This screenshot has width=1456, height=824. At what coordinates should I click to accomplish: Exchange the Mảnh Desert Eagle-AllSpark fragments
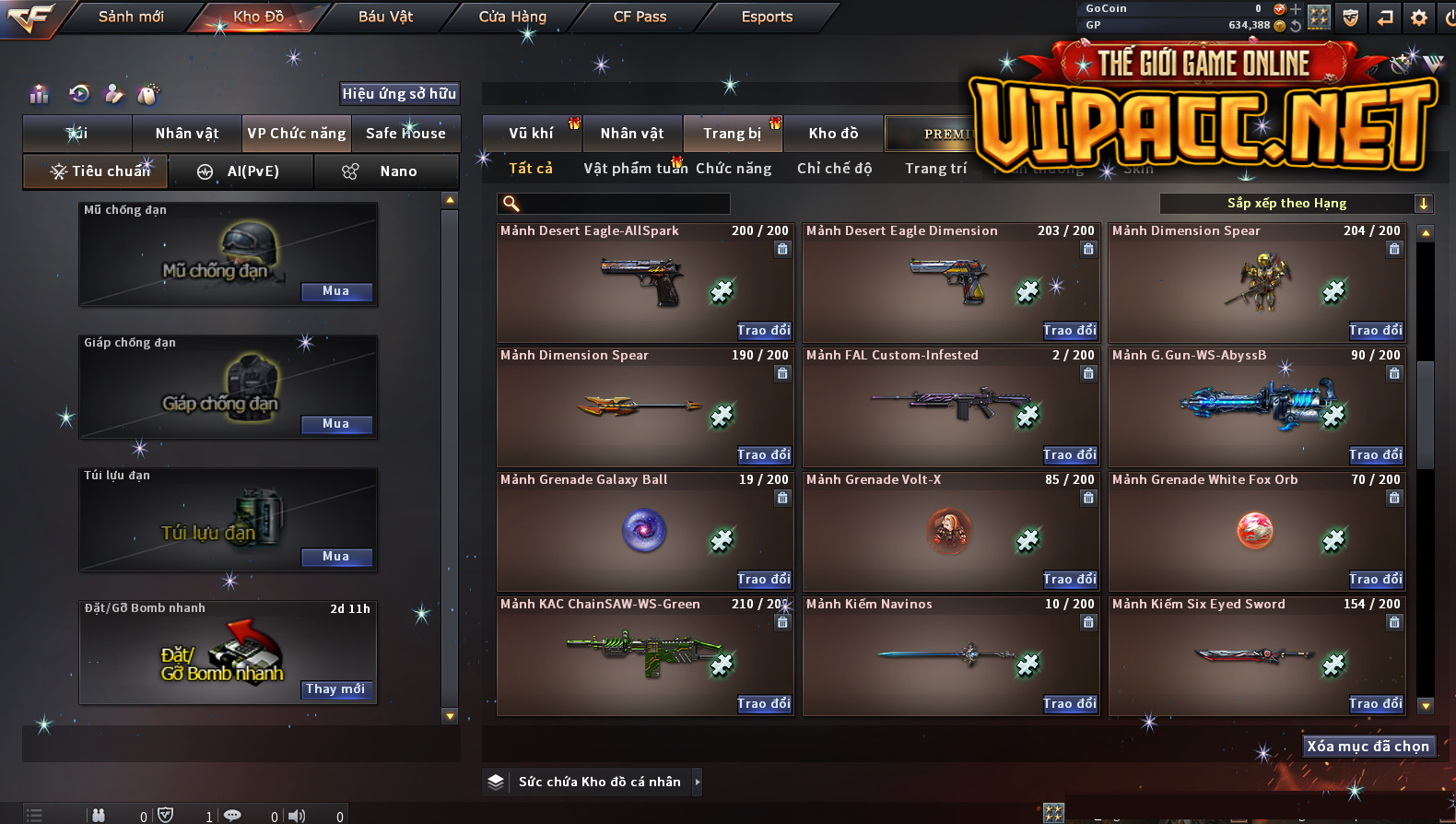[x=764, y=330]
